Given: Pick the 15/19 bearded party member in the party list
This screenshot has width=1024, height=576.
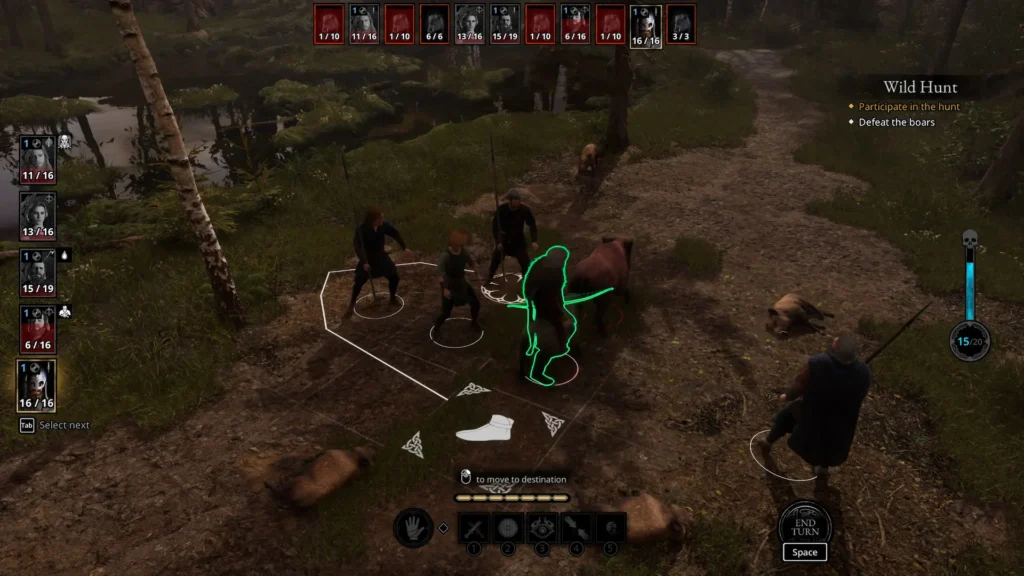Looking at the screenshot, I should (x=37, y=272).
